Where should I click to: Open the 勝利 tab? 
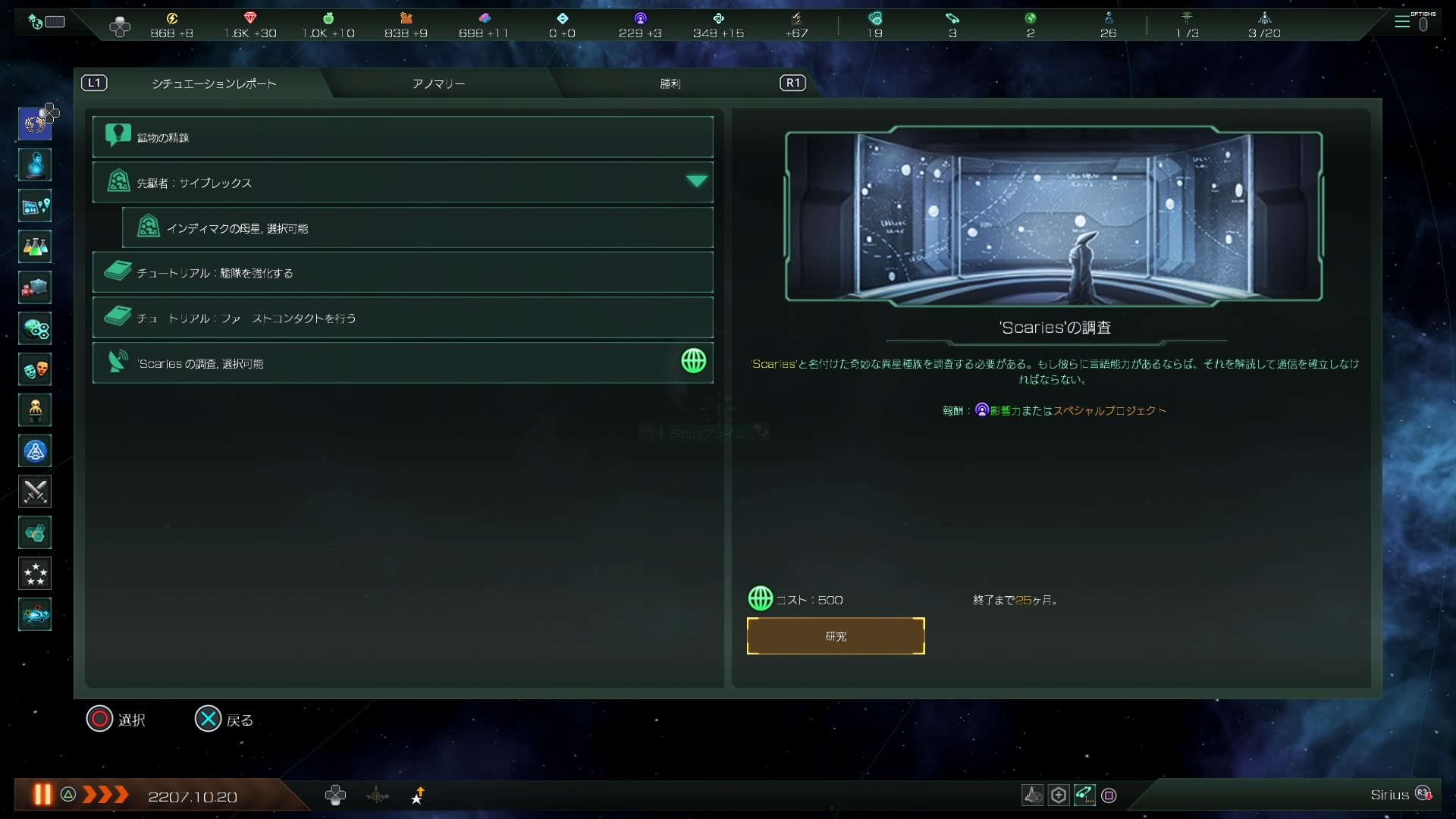click(670, 83)
